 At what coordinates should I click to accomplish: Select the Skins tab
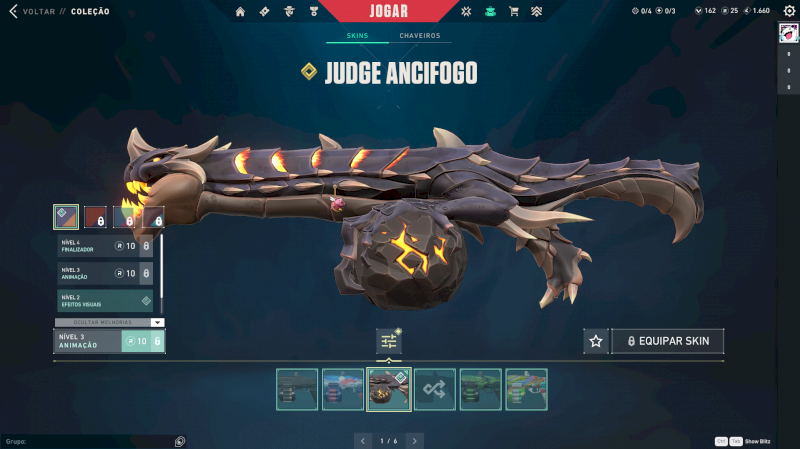(357, 36)
